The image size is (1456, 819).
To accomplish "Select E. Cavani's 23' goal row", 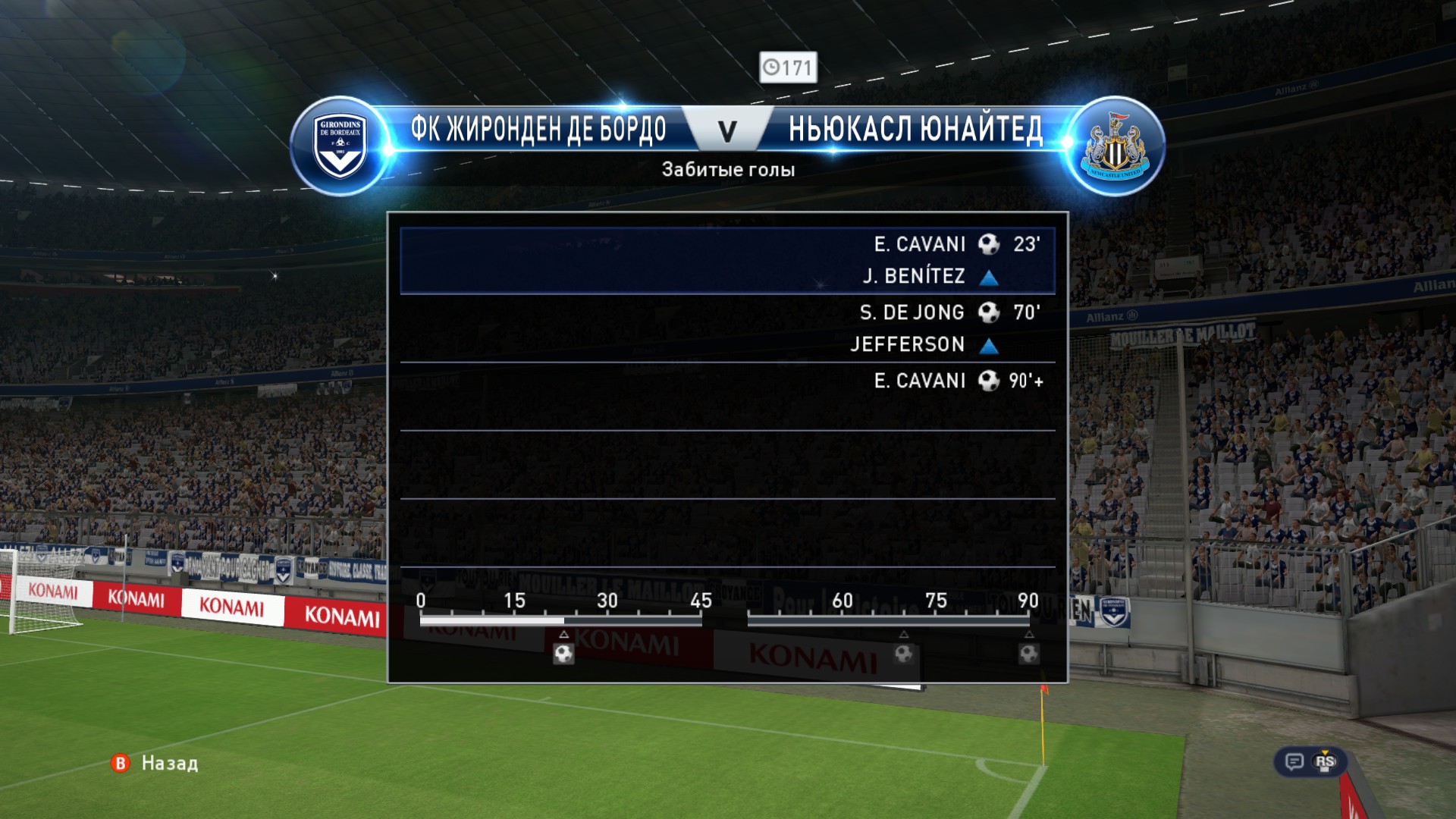I will pos(727,260).
